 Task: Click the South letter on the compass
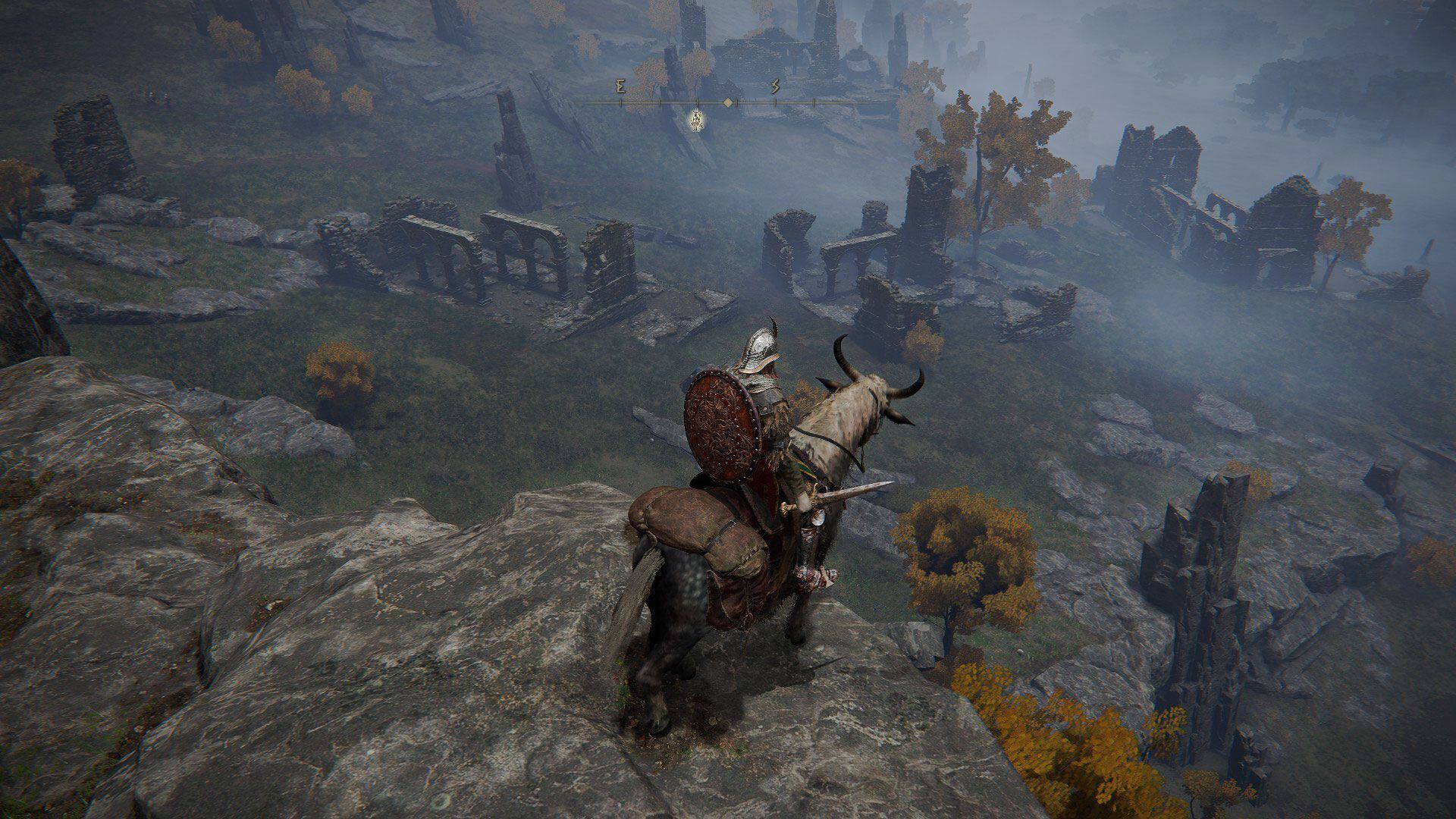point(775,87)
